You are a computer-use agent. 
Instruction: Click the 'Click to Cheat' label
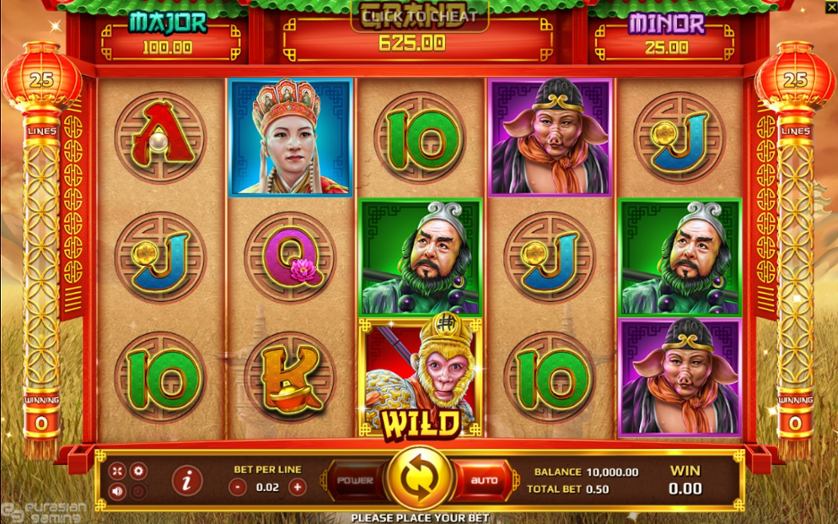[419, 15]
